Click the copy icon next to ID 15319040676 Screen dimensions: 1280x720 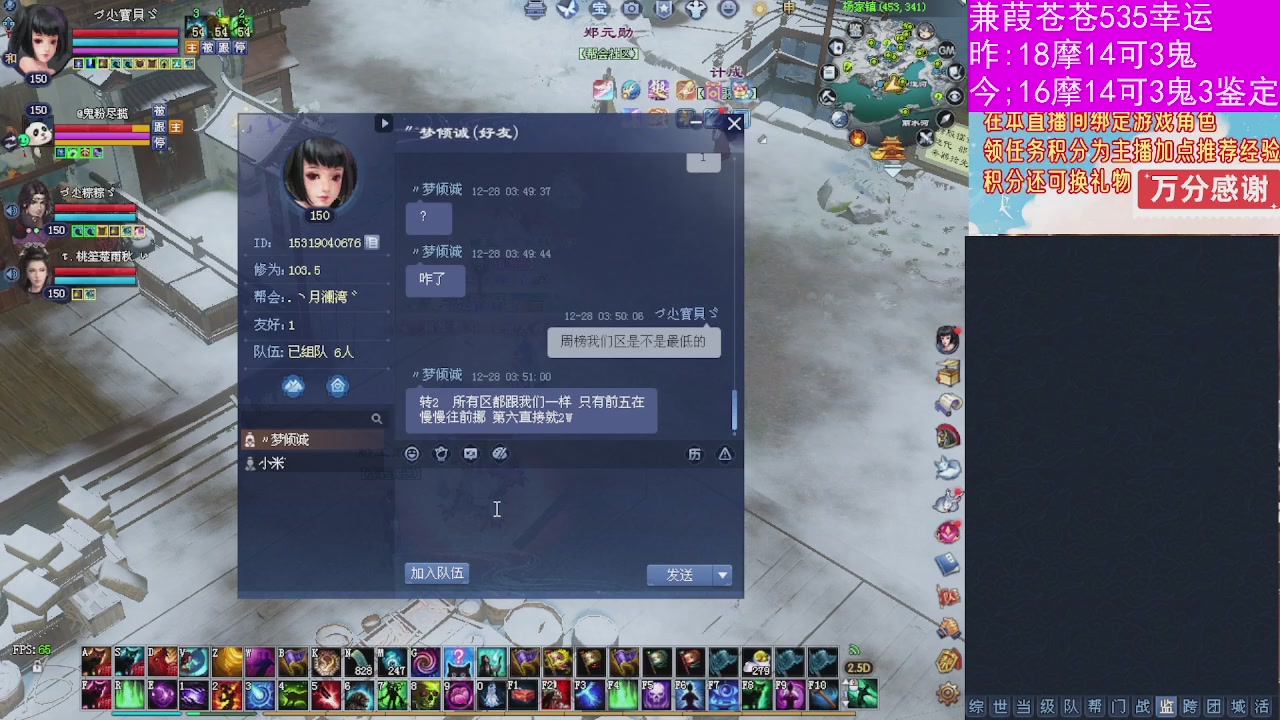point(369,241)
